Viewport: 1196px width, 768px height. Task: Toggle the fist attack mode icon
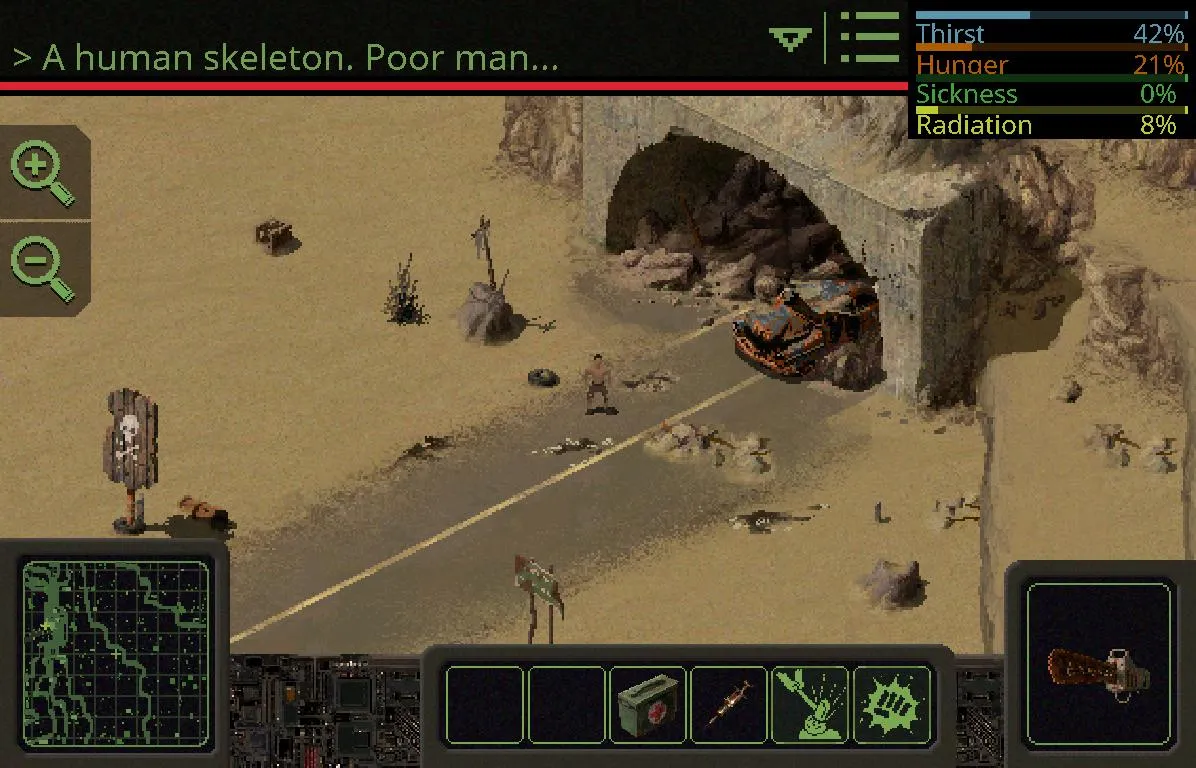click(892, 705)
